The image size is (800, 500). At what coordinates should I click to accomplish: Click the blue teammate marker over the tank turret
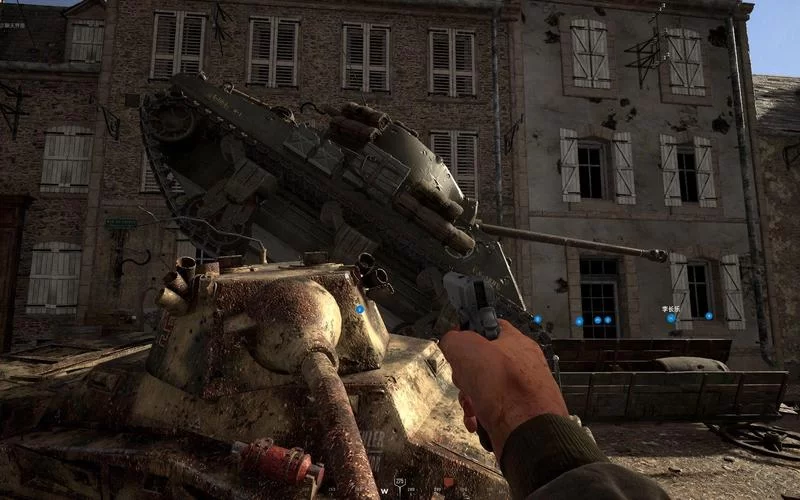[360, 310]
